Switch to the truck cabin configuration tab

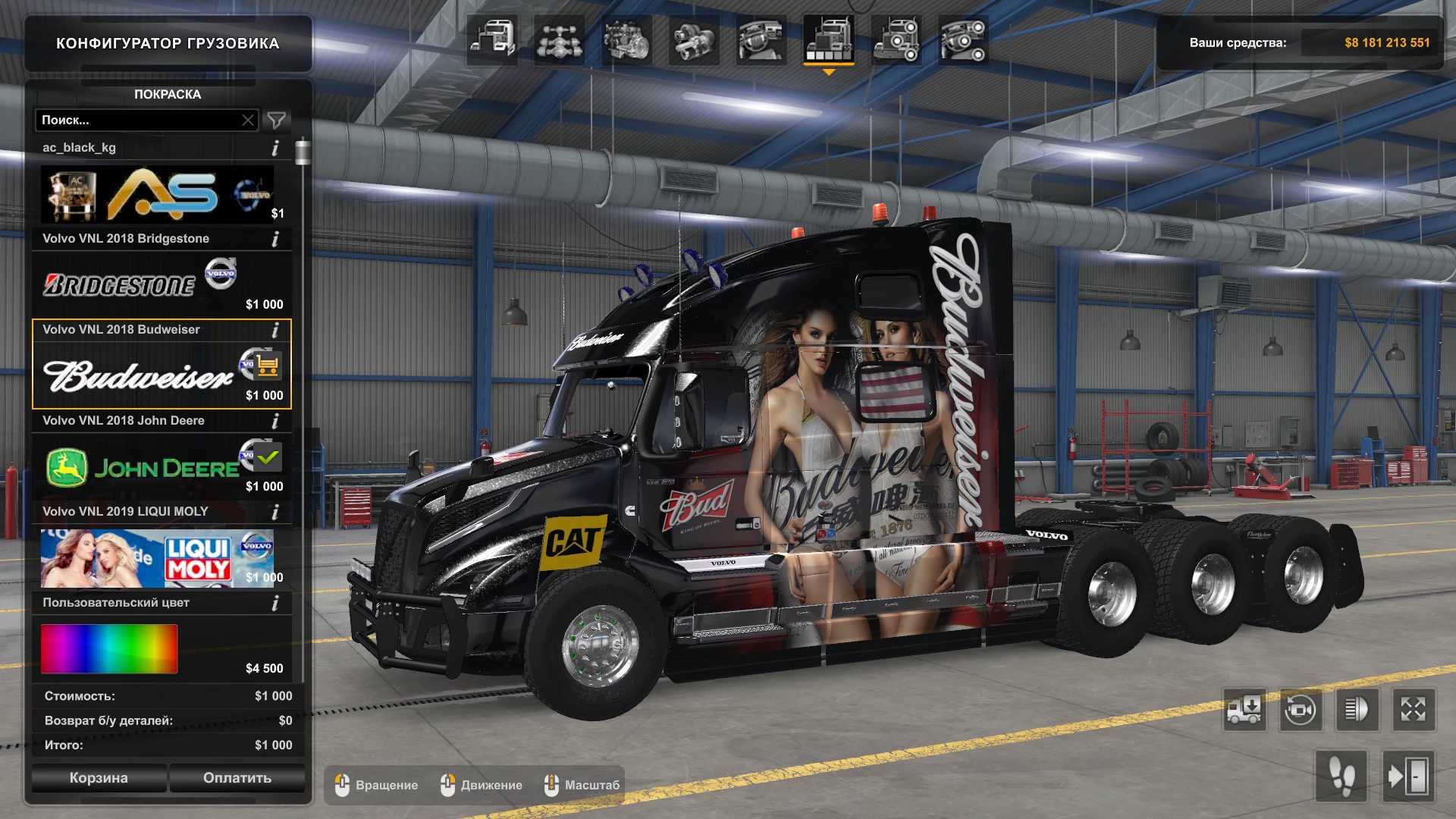492,39
